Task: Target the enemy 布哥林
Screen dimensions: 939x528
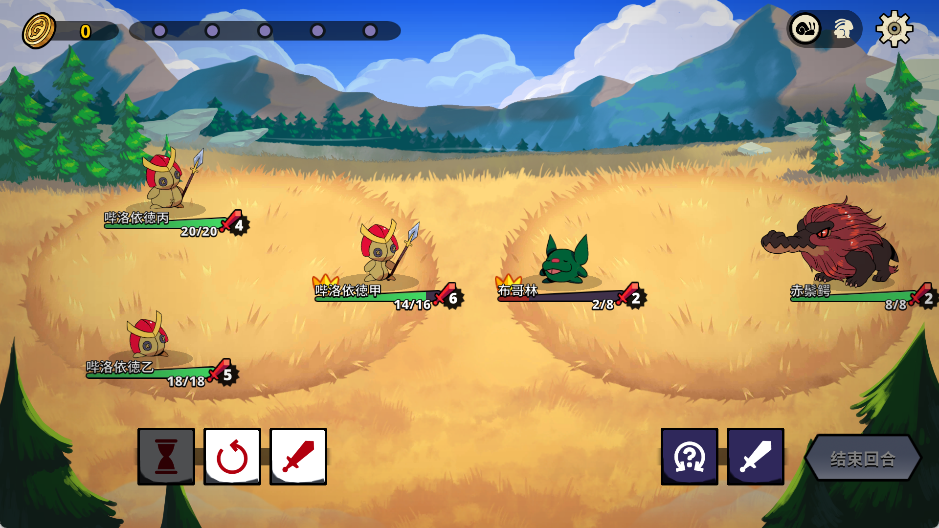Action: (563, 261)
